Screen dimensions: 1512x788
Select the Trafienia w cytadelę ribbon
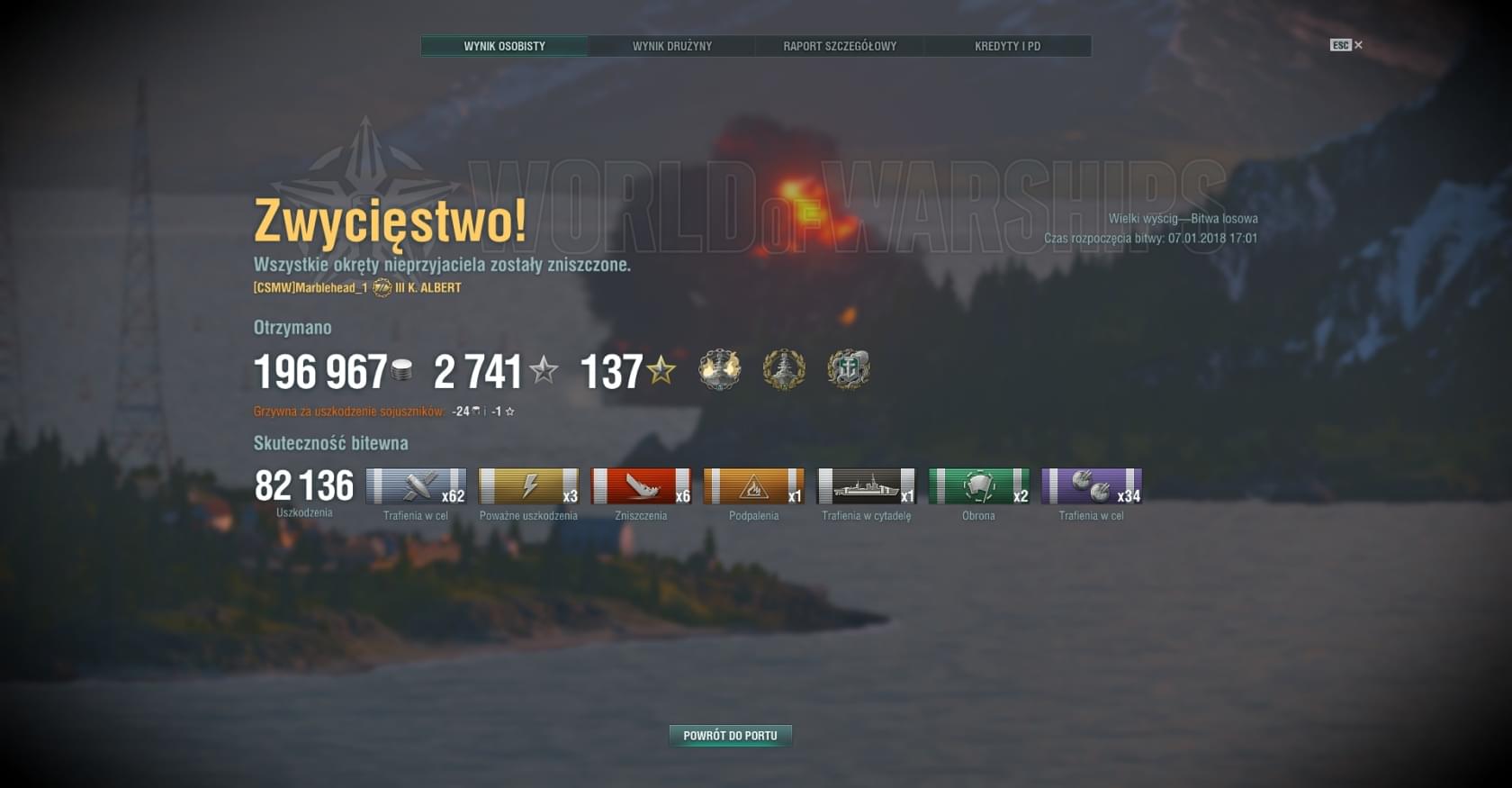[x=866, y=486]
